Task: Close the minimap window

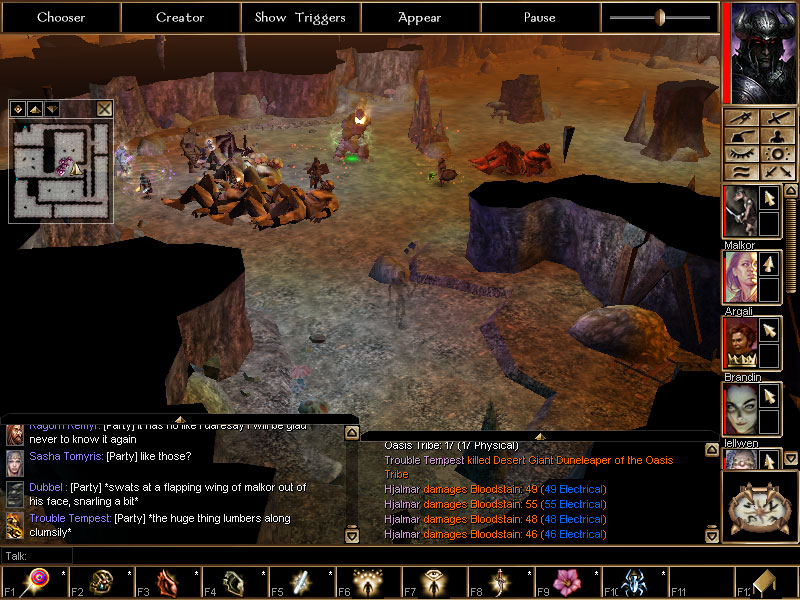Action: point(105,109)
